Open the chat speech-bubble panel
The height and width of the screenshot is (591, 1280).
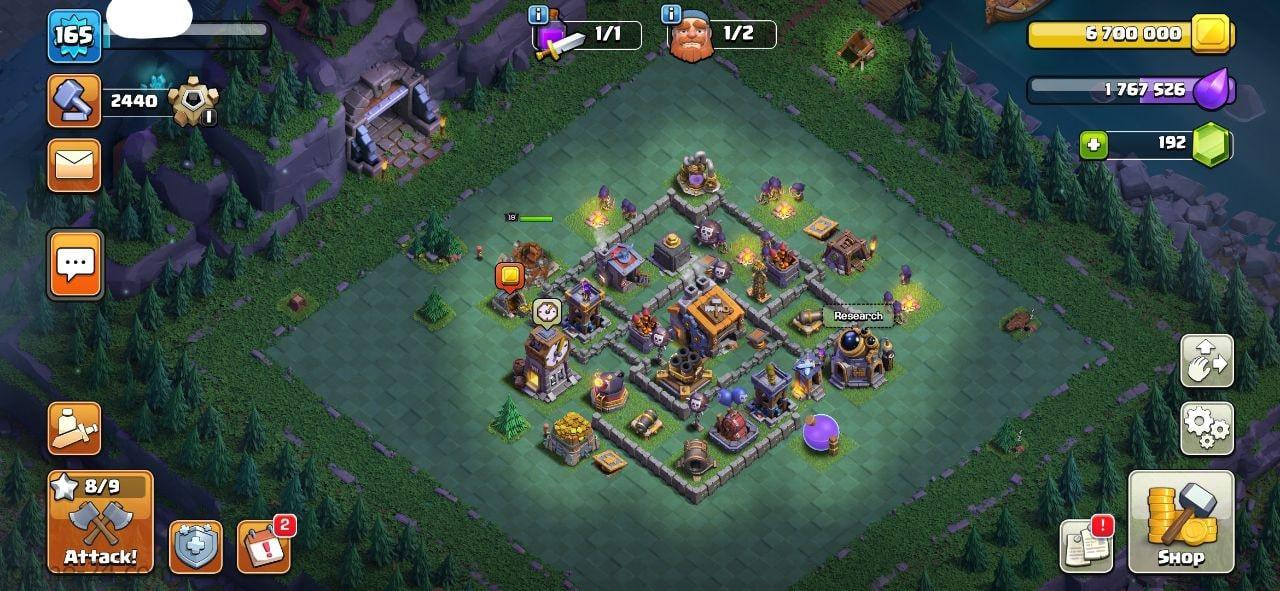[x=75, y=265]
